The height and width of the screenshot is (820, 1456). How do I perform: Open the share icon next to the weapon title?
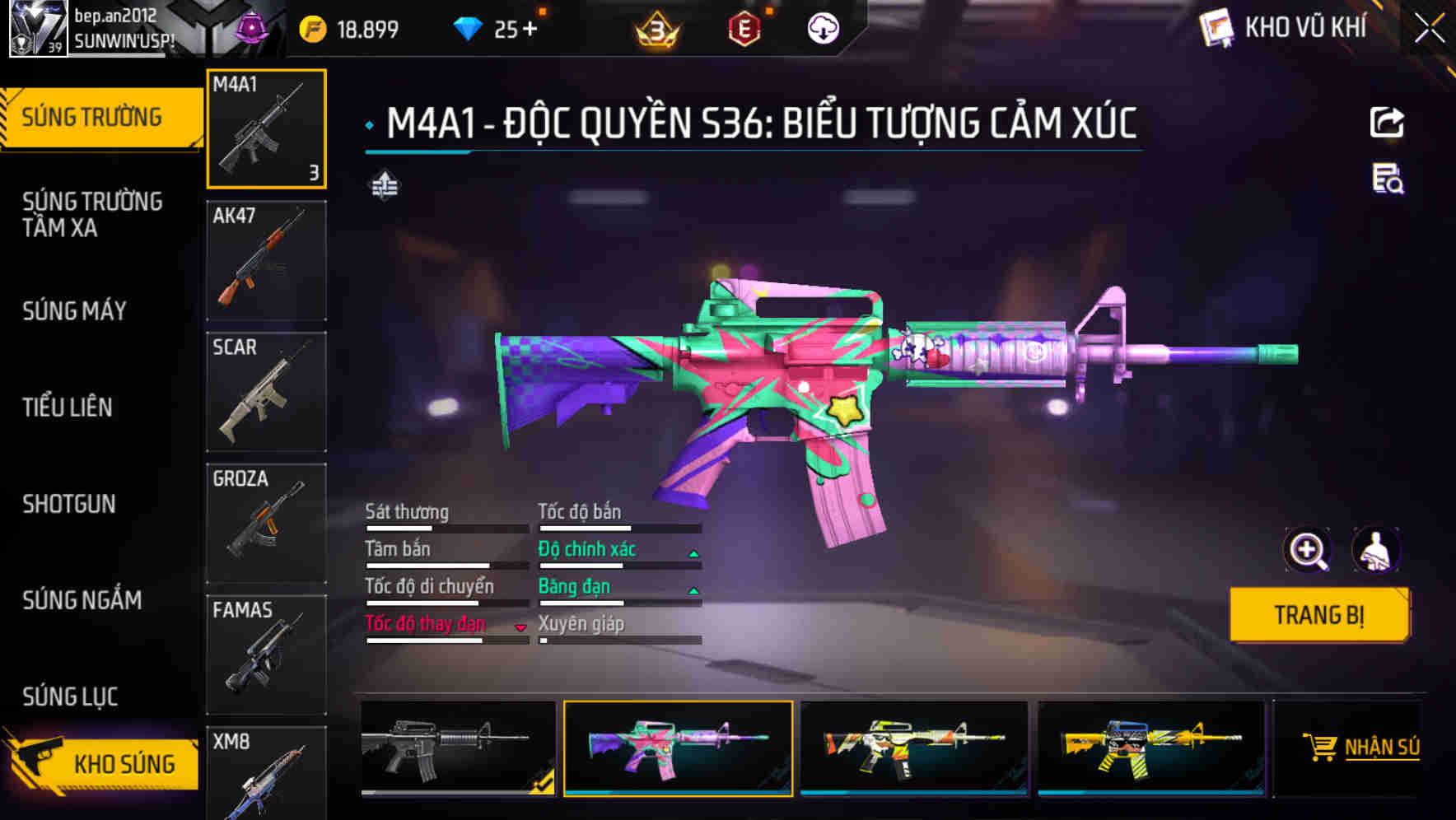pos(1387,122)
